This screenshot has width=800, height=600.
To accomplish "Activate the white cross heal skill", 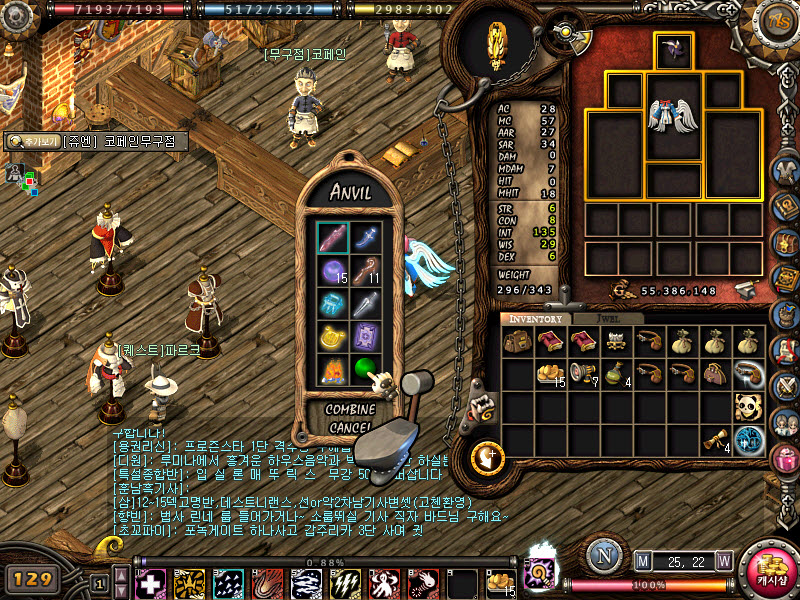I will (x=151, y=583).
